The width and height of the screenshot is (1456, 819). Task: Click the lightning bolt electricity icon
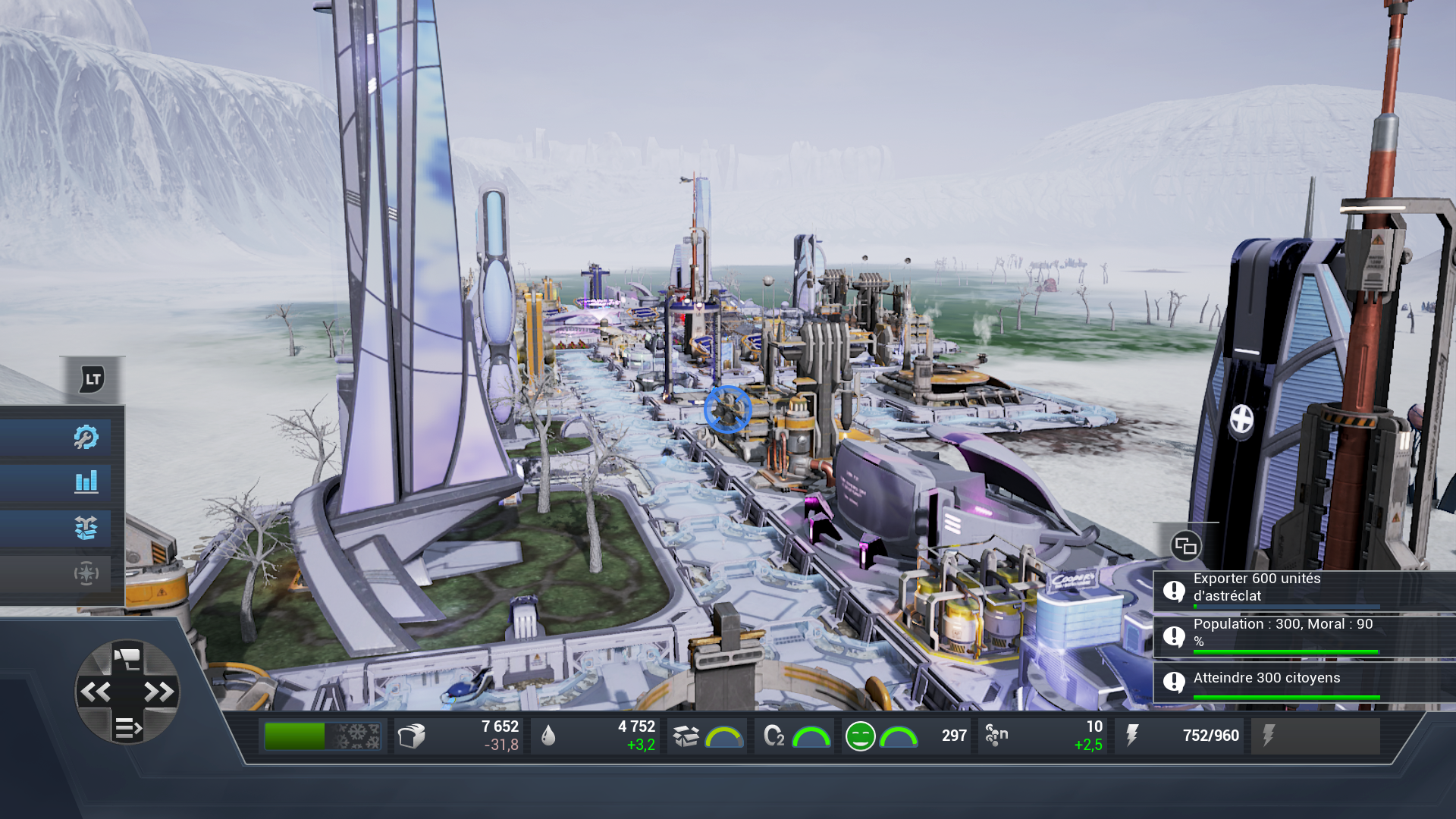1132,736
